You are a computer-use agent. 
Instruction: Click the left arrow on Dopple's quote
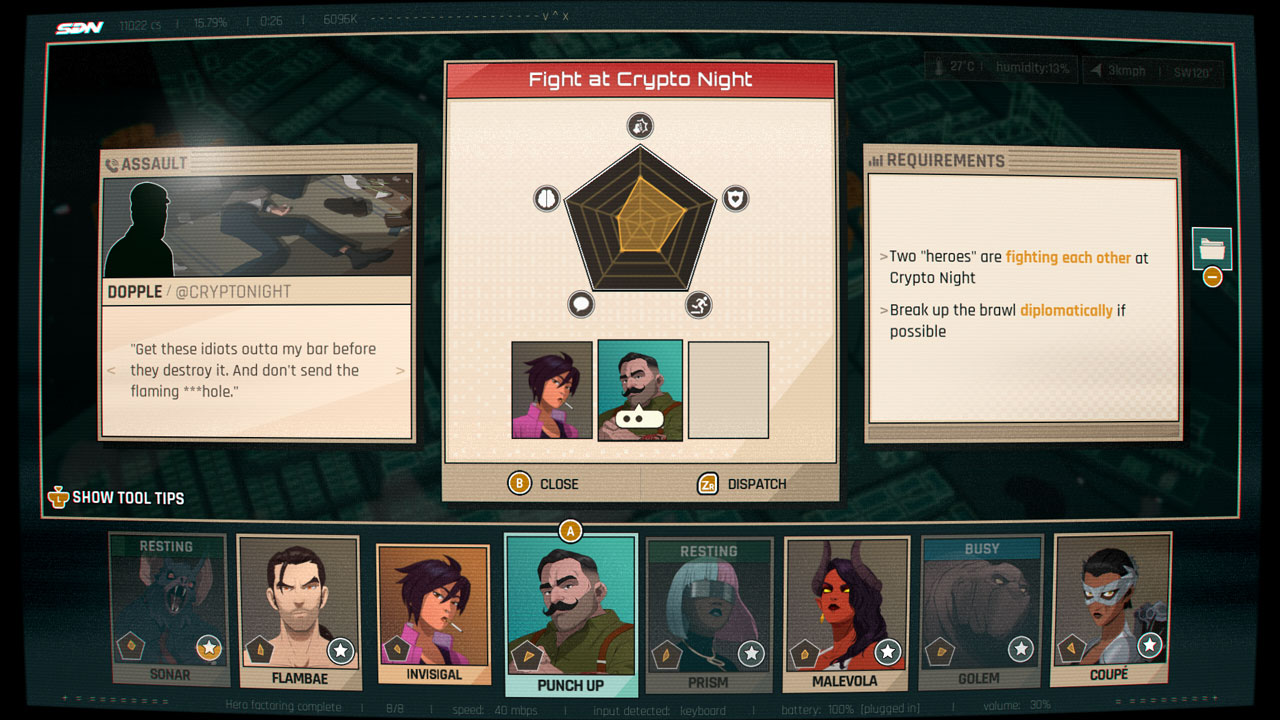point(110,370)
